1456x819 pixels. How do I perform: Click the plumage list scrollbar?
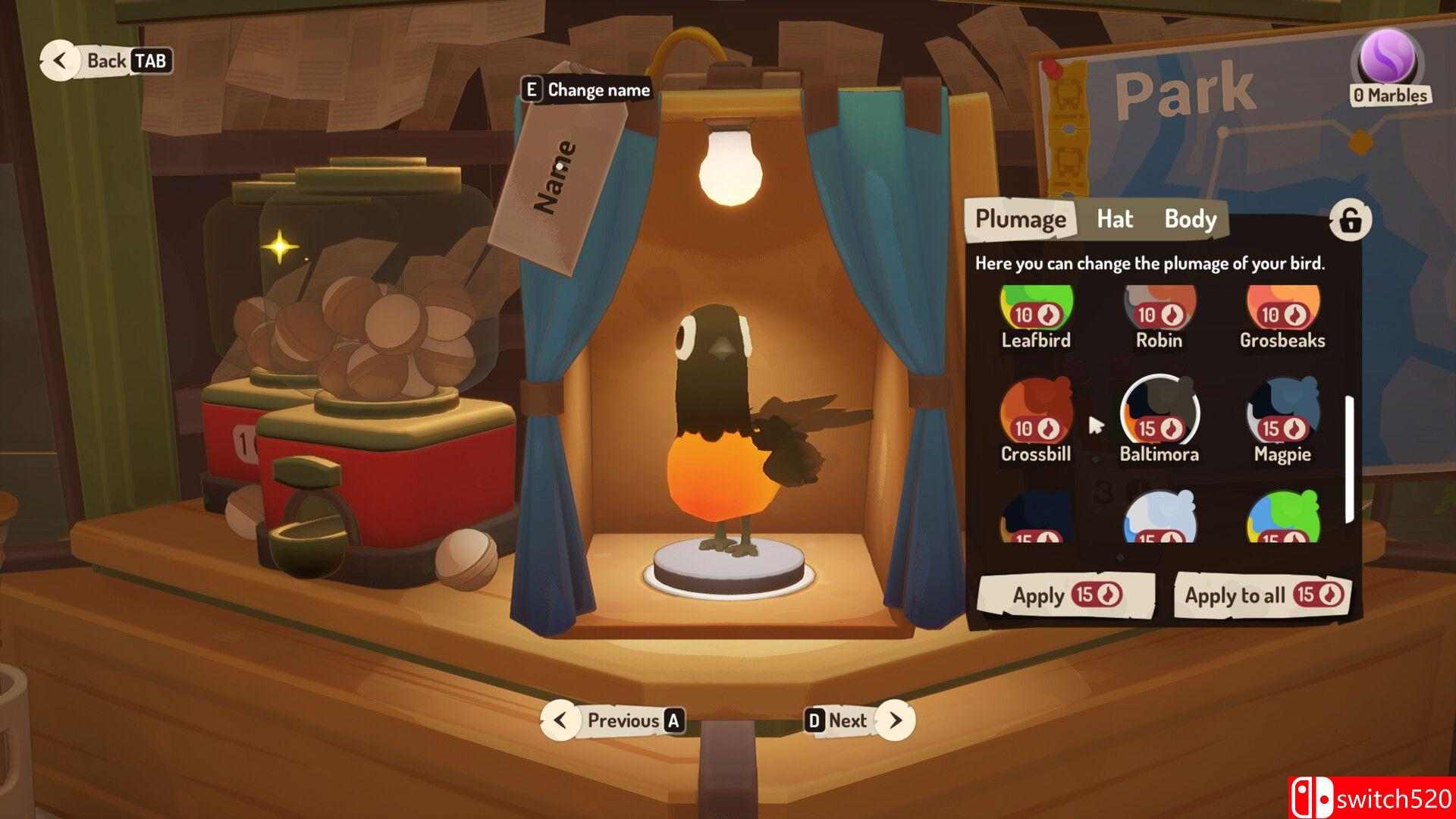(x=1349, y=459)
